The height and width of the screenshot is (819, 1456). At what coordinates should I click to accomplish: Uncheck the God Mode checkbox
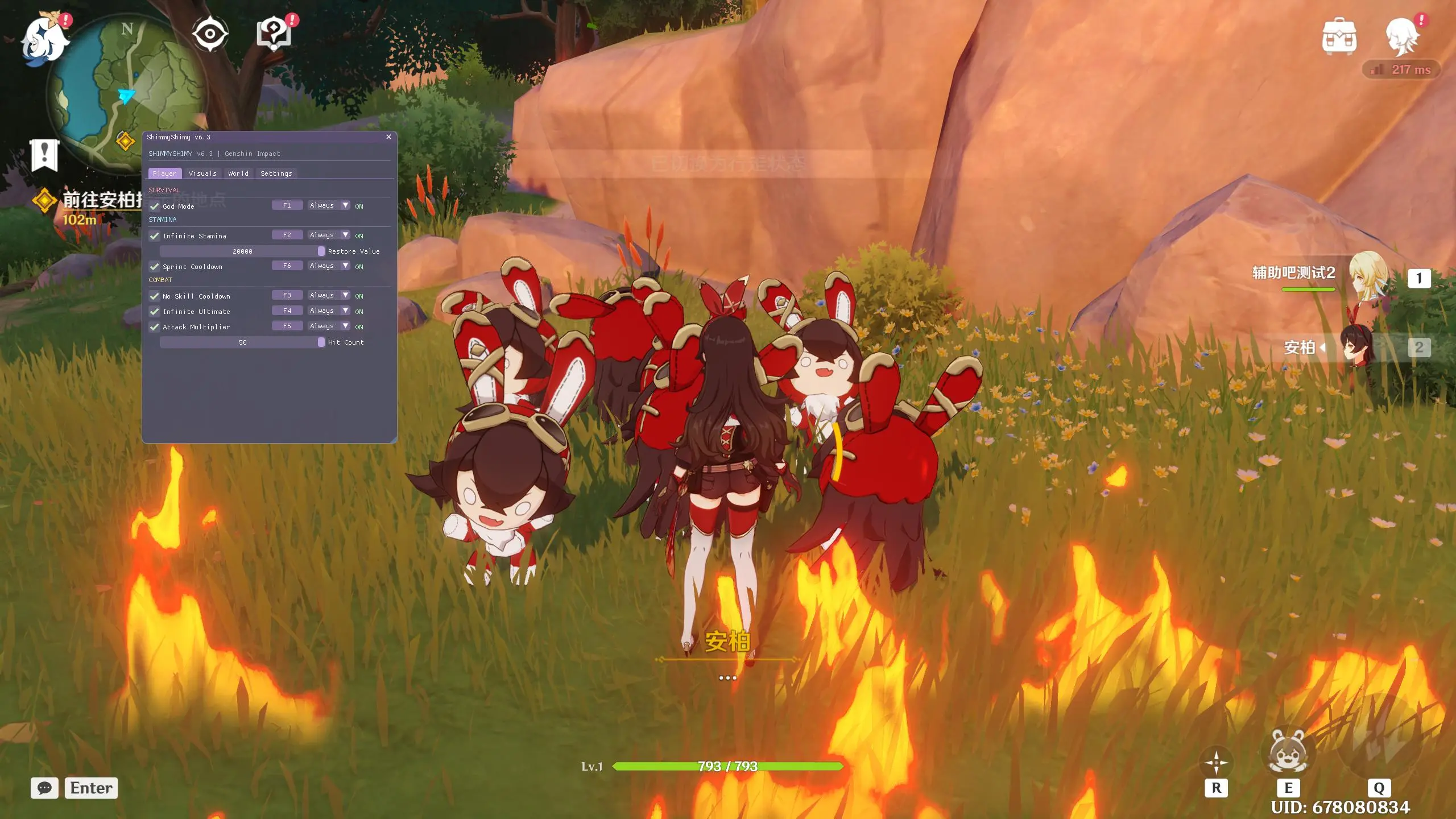[x=154, y=206]
